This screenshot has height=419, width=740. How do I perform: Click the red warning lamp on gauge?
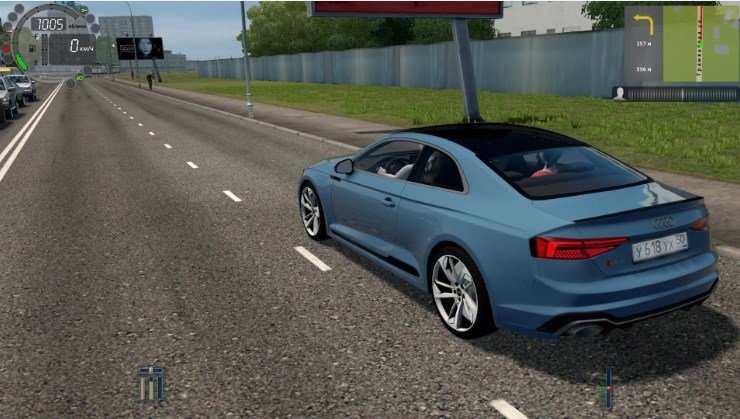tap(6, 47)
